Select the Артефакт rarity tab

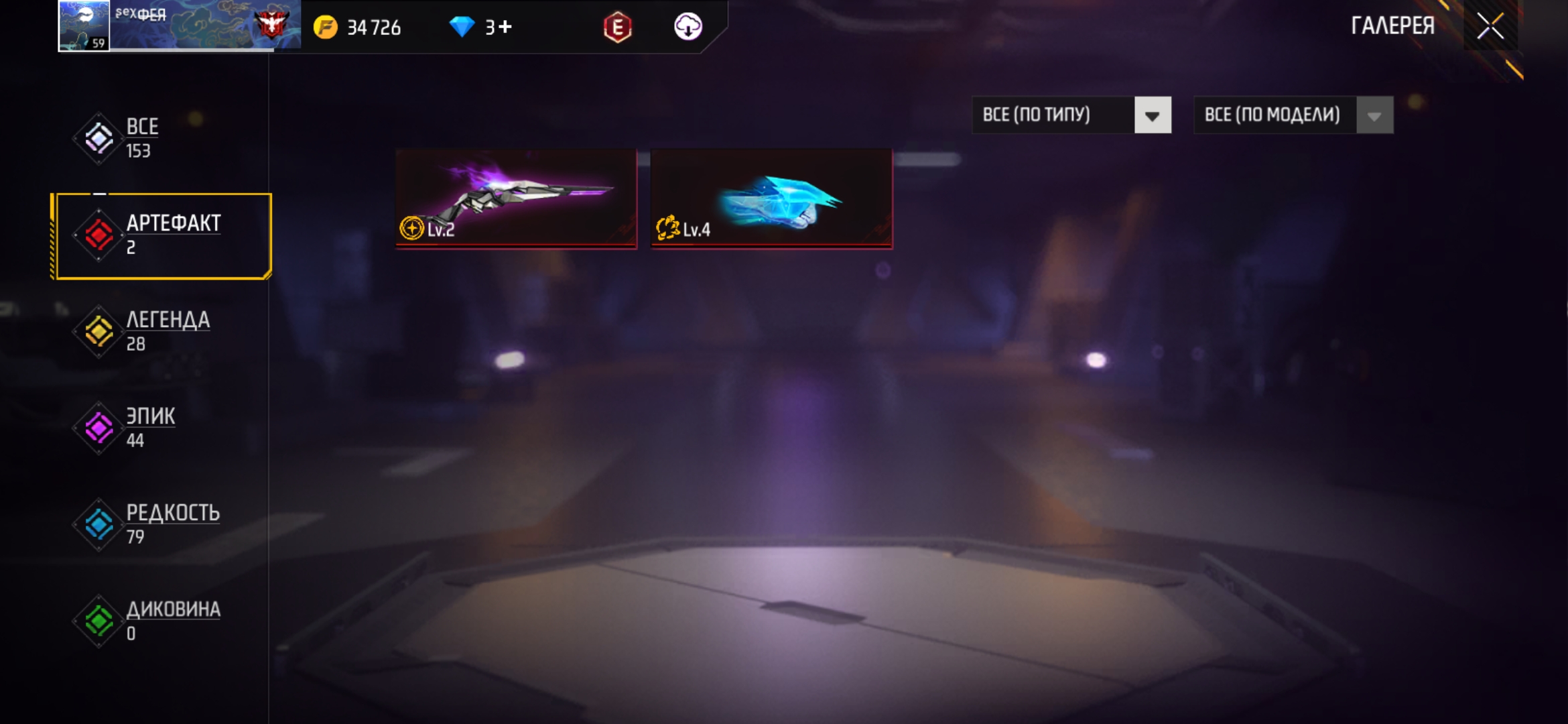[163, 235]
